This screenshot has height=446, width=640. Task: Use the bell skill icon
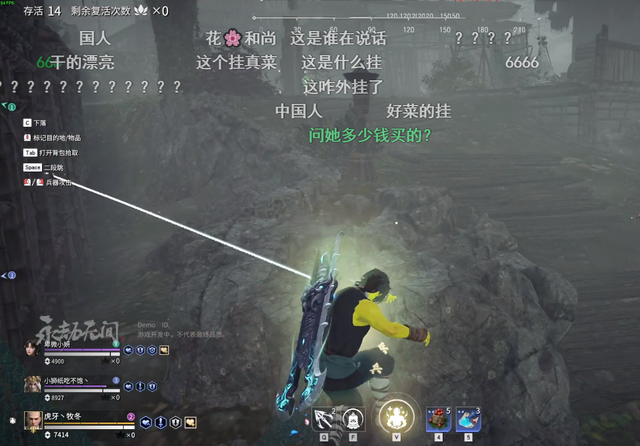(x=353, y=419)
